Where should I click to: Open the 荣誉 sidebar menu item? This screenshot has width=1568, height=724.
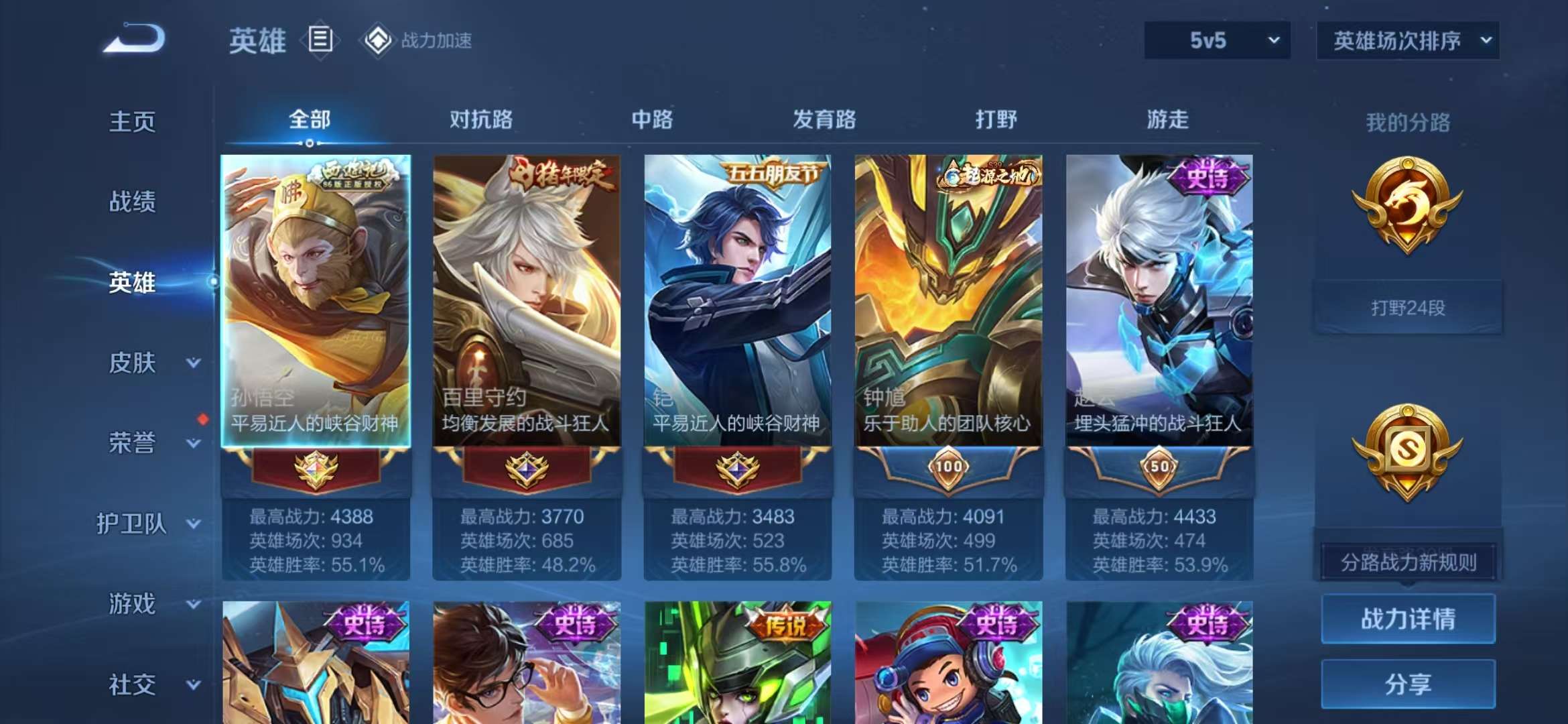click(x=131, y=442)
